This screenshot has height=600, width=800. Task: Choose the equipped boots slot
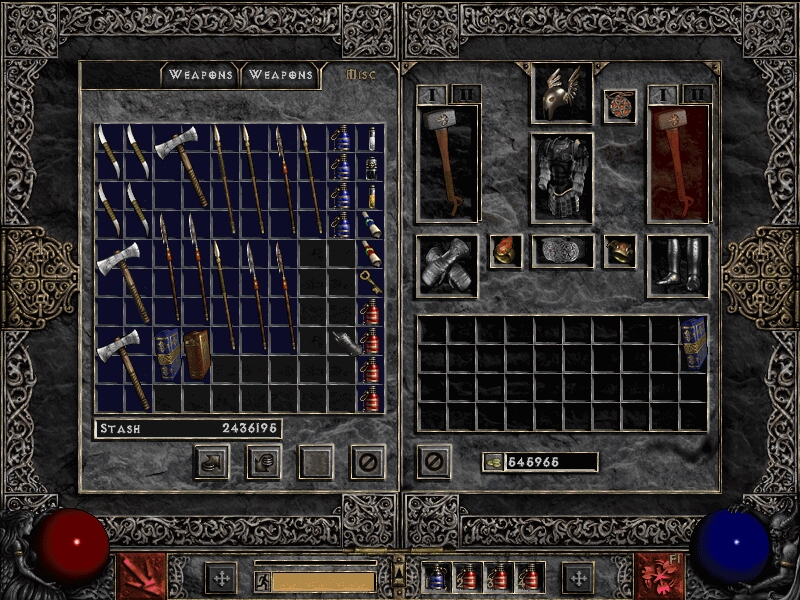coord(678,265)
